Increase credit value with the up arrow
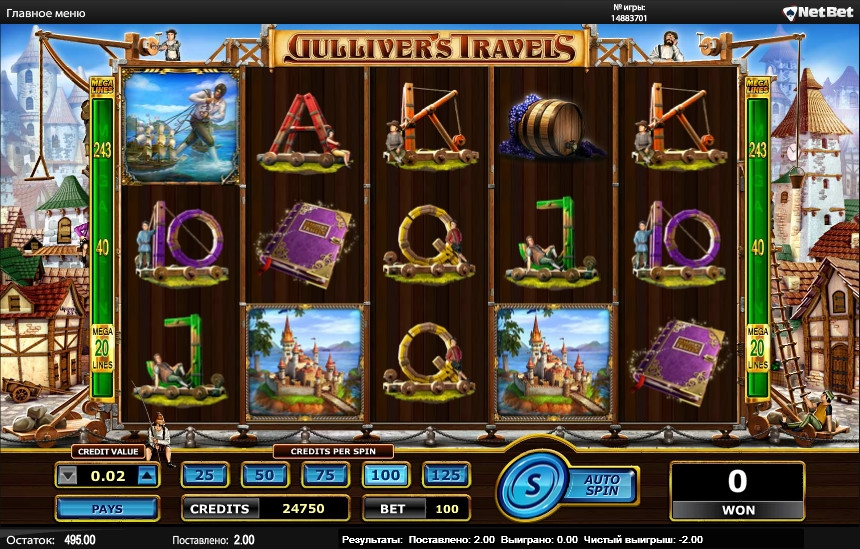860x549 pixels. point(147,476)
